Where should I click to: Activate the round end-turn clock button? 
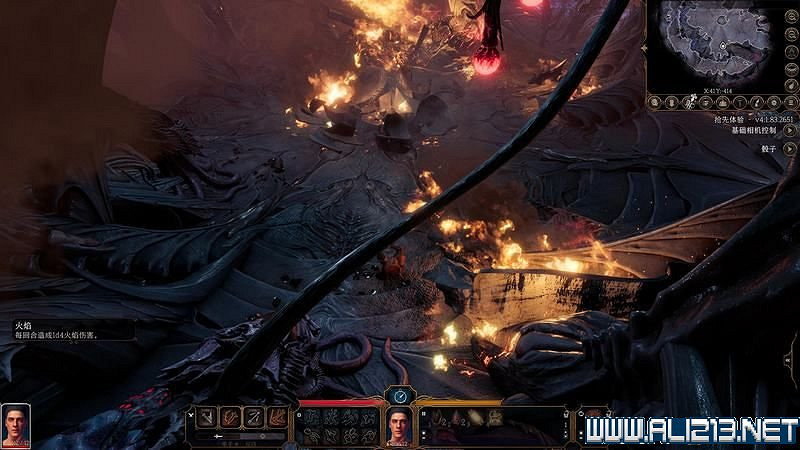coord(400,396)
